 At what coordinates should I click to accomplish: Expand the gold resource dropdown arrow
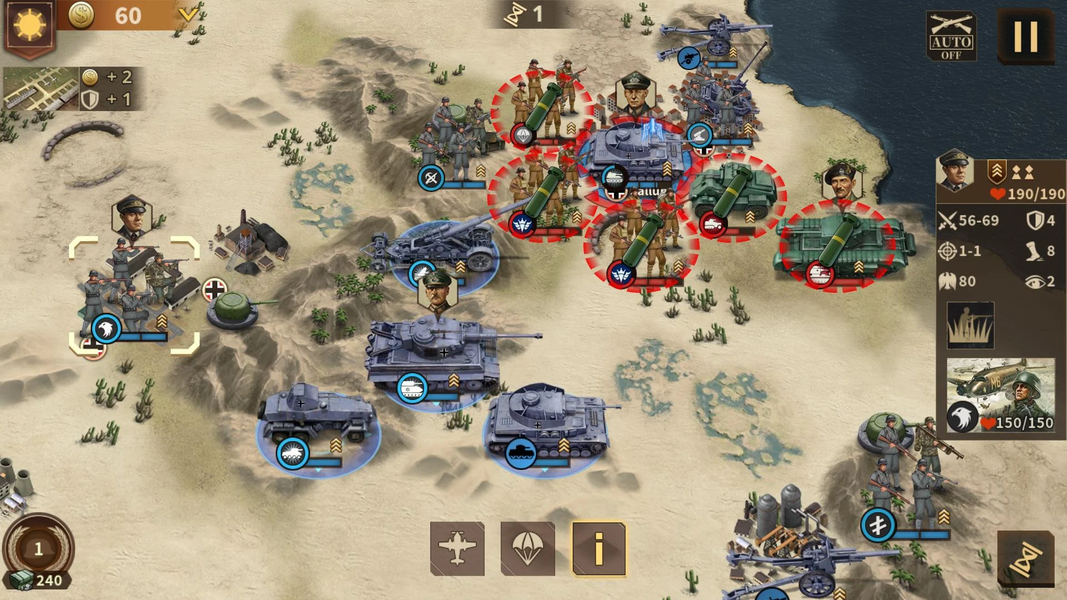click(x=187, y=14)
